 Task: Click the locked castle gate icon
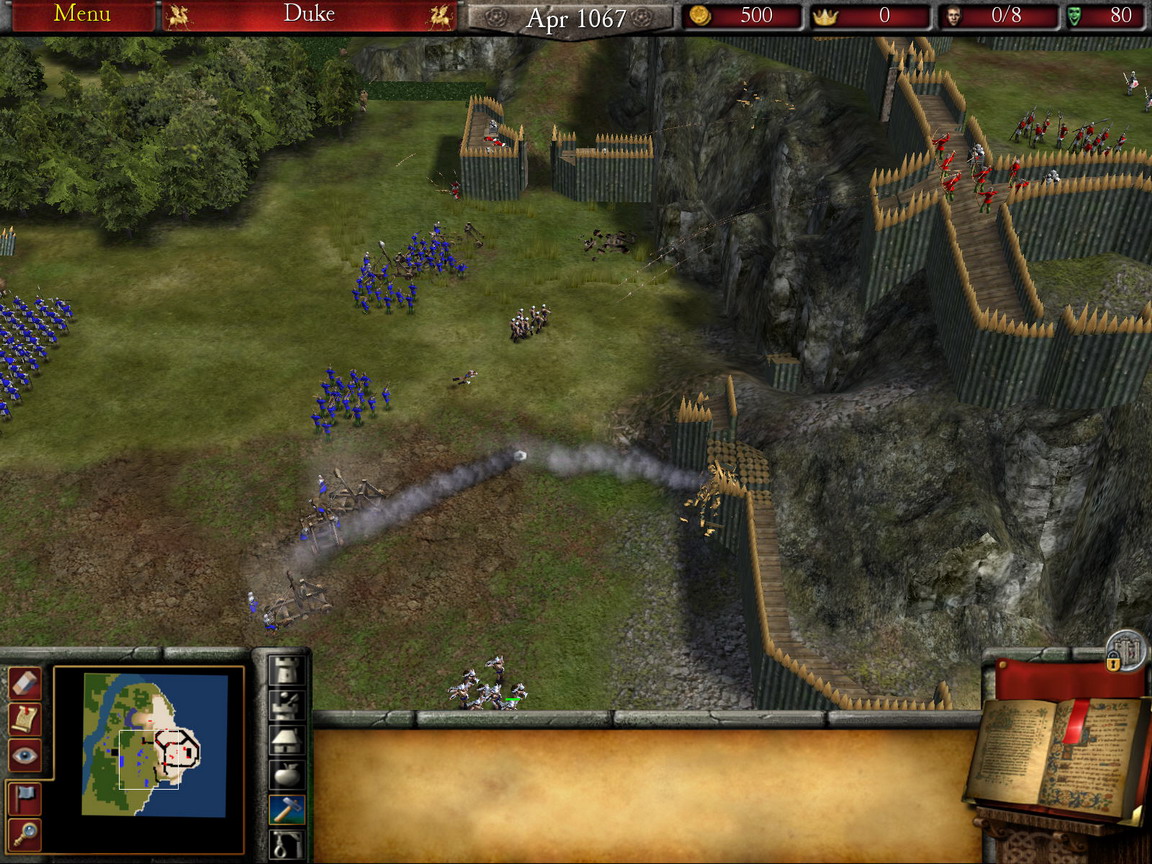(x=1127, y=651)
